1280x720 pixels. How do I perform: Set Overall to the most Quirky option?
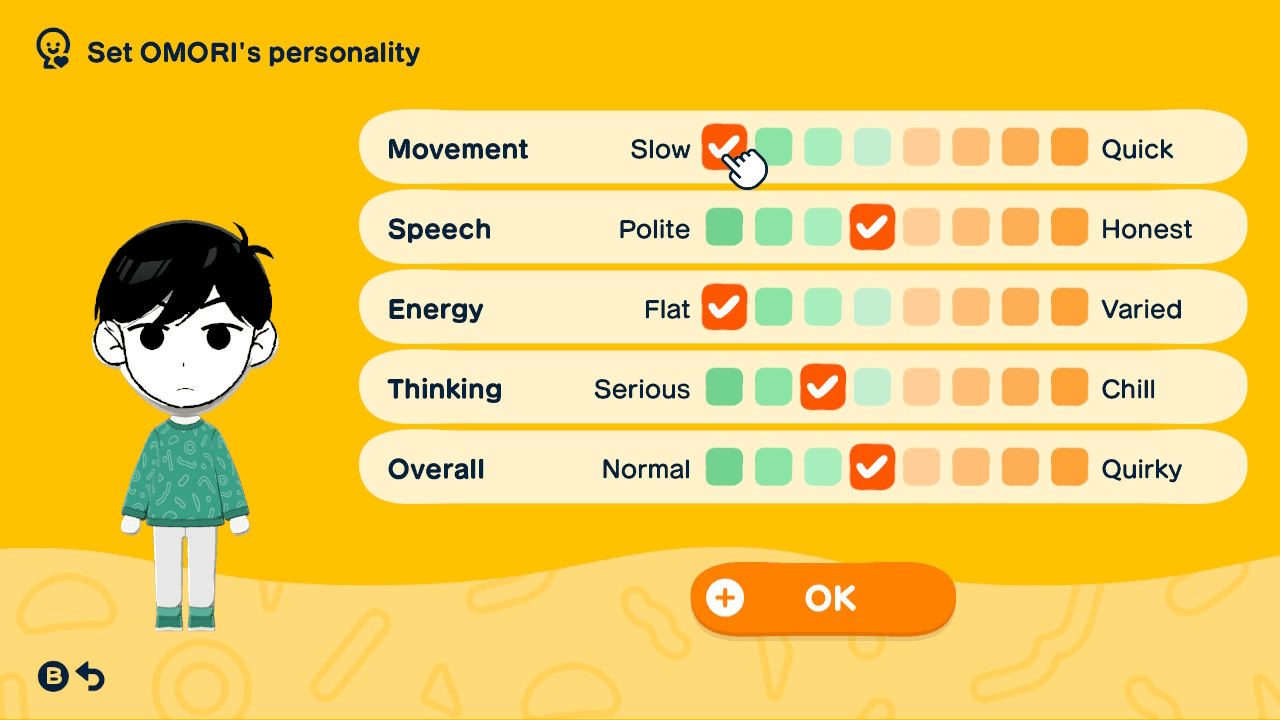tap(1068, 467)
